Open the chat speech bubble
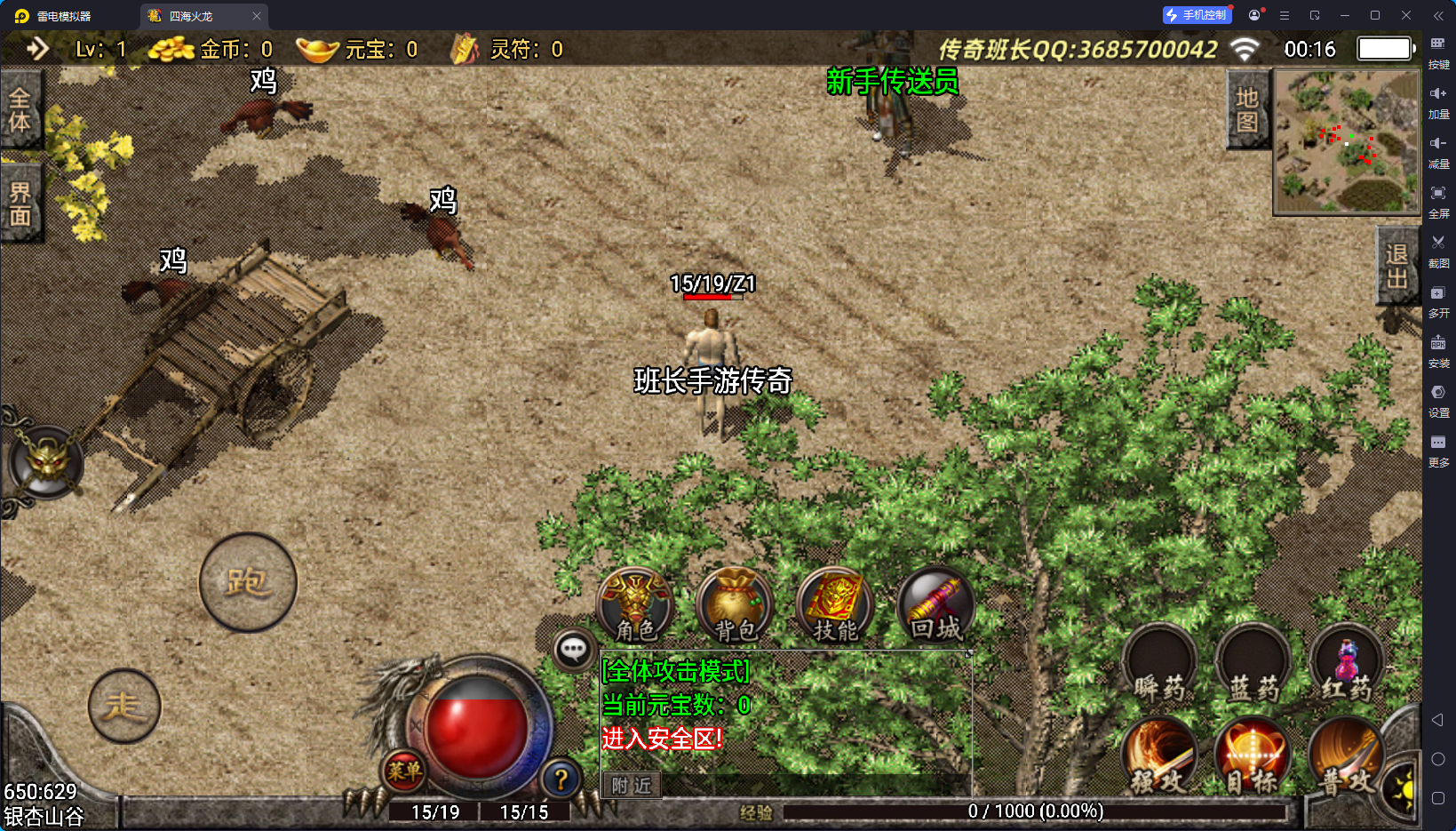Image resolution: width=1456 pixels, height=831 pixels. click(573, 650)
